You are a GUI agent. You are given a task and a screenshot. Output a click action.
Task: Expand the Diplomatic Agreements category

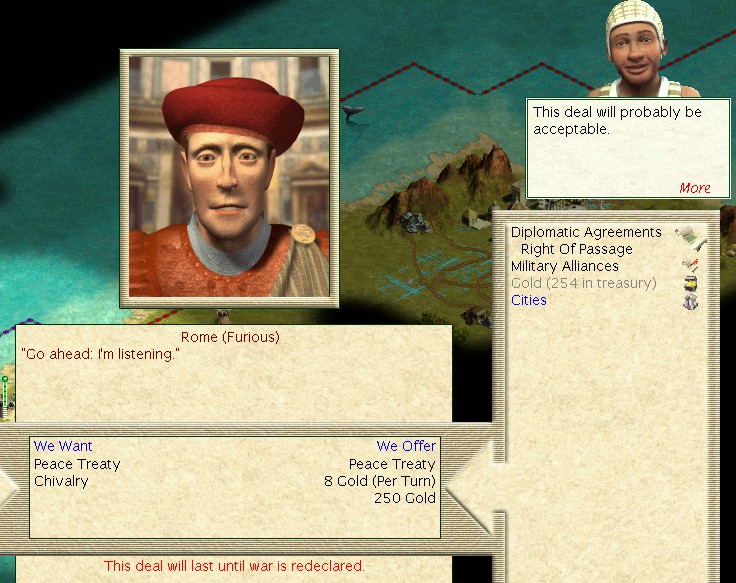click(586, 232)
